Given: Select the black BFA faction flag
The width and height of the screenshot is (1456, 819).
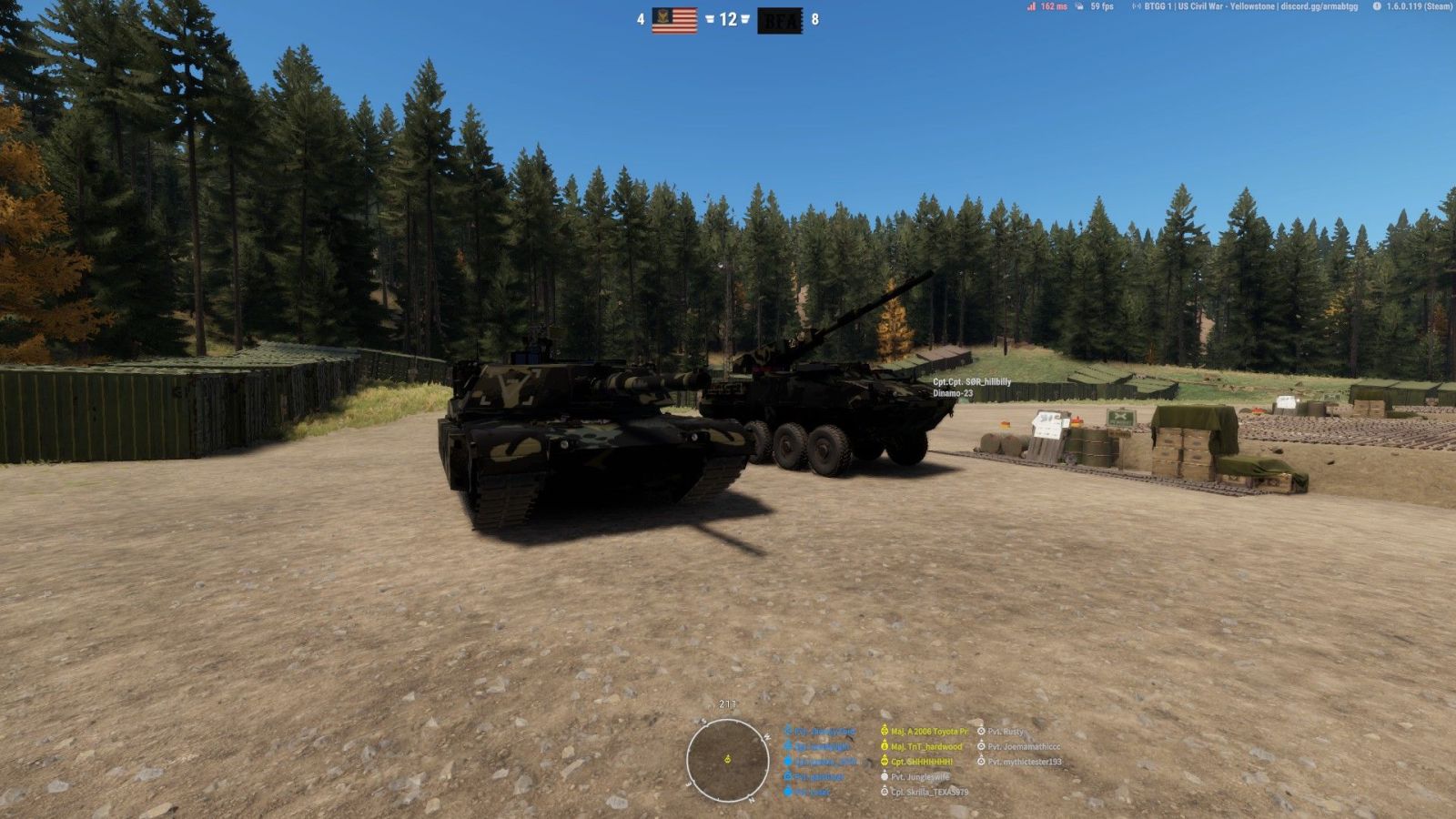Looking at the screenshot, I should pyautogui.click(x=780, y=19).
